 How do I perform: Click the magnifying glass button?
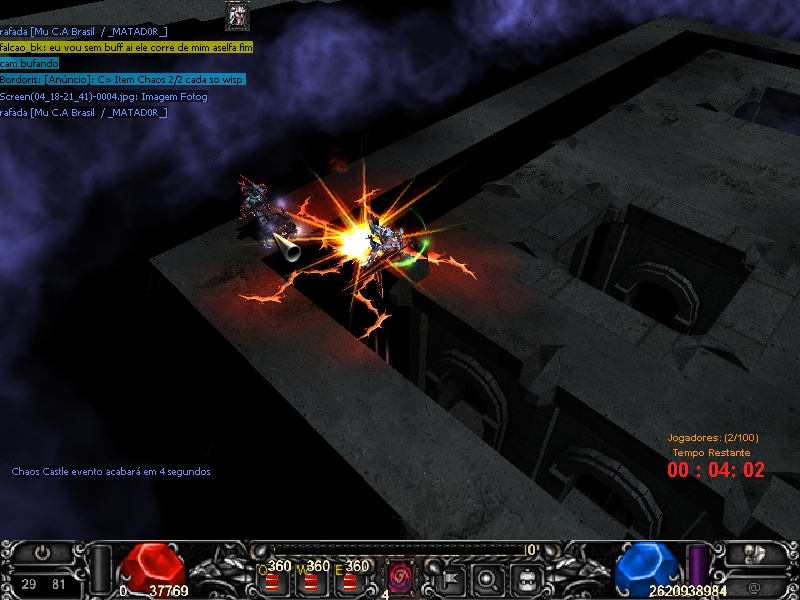(487, 577)
